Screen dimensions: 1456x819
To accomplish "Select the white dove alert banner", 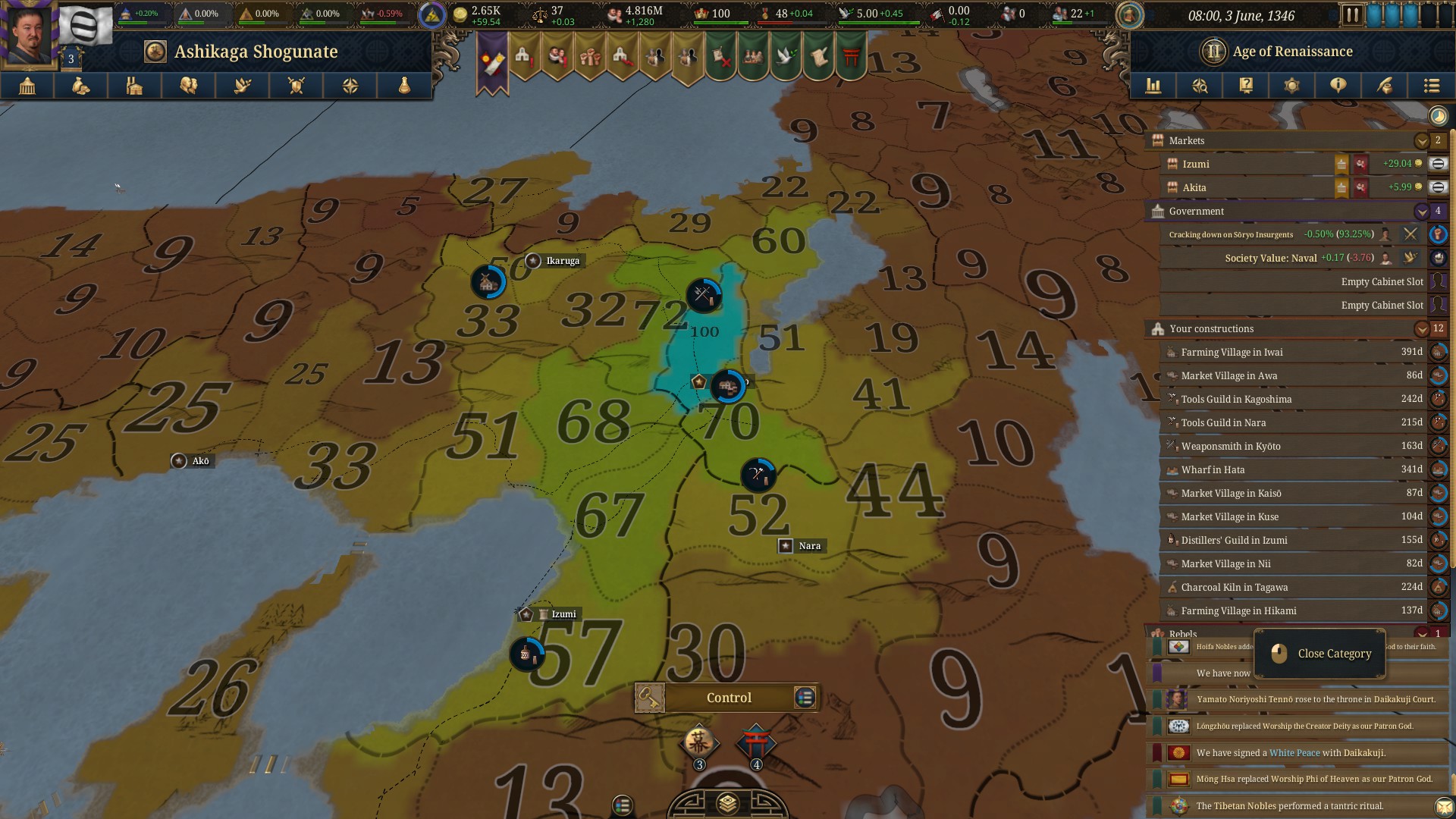I will [x=786, y=58].
